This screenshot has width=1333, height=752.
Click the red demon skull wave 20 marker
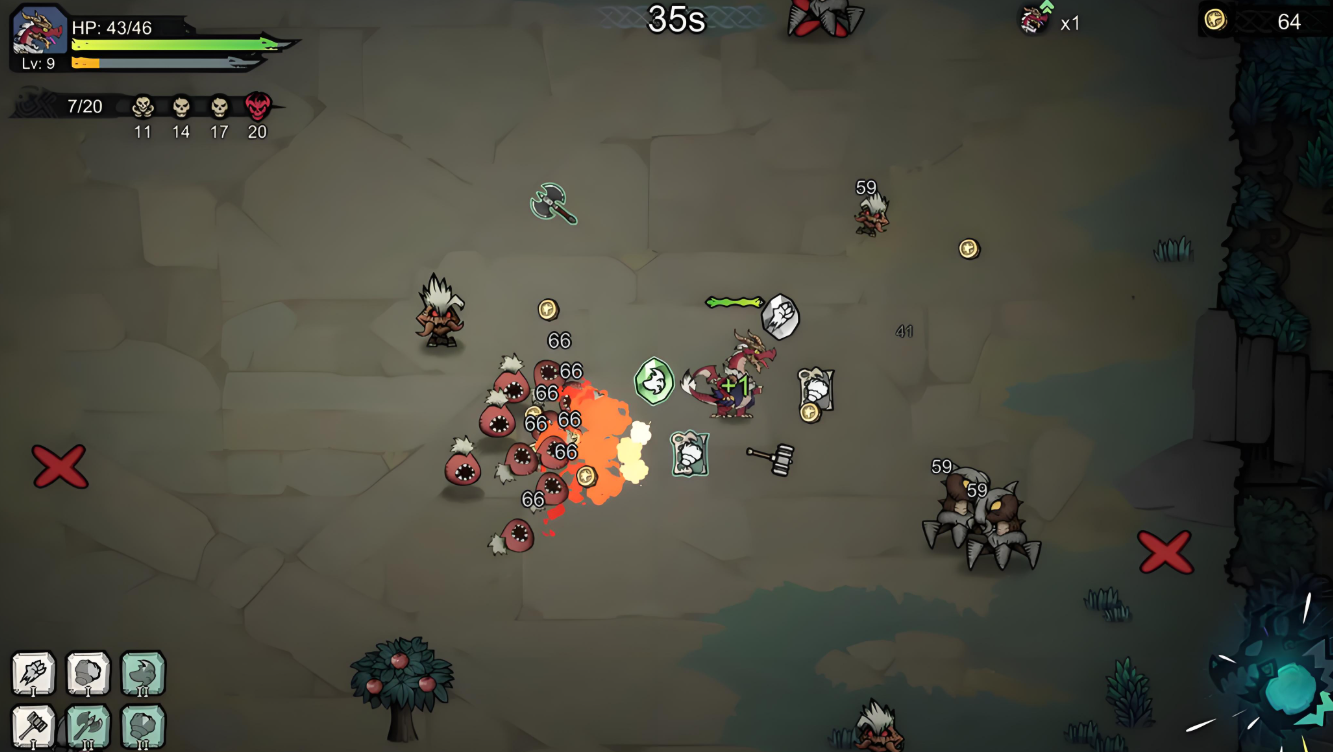[257, 106]
